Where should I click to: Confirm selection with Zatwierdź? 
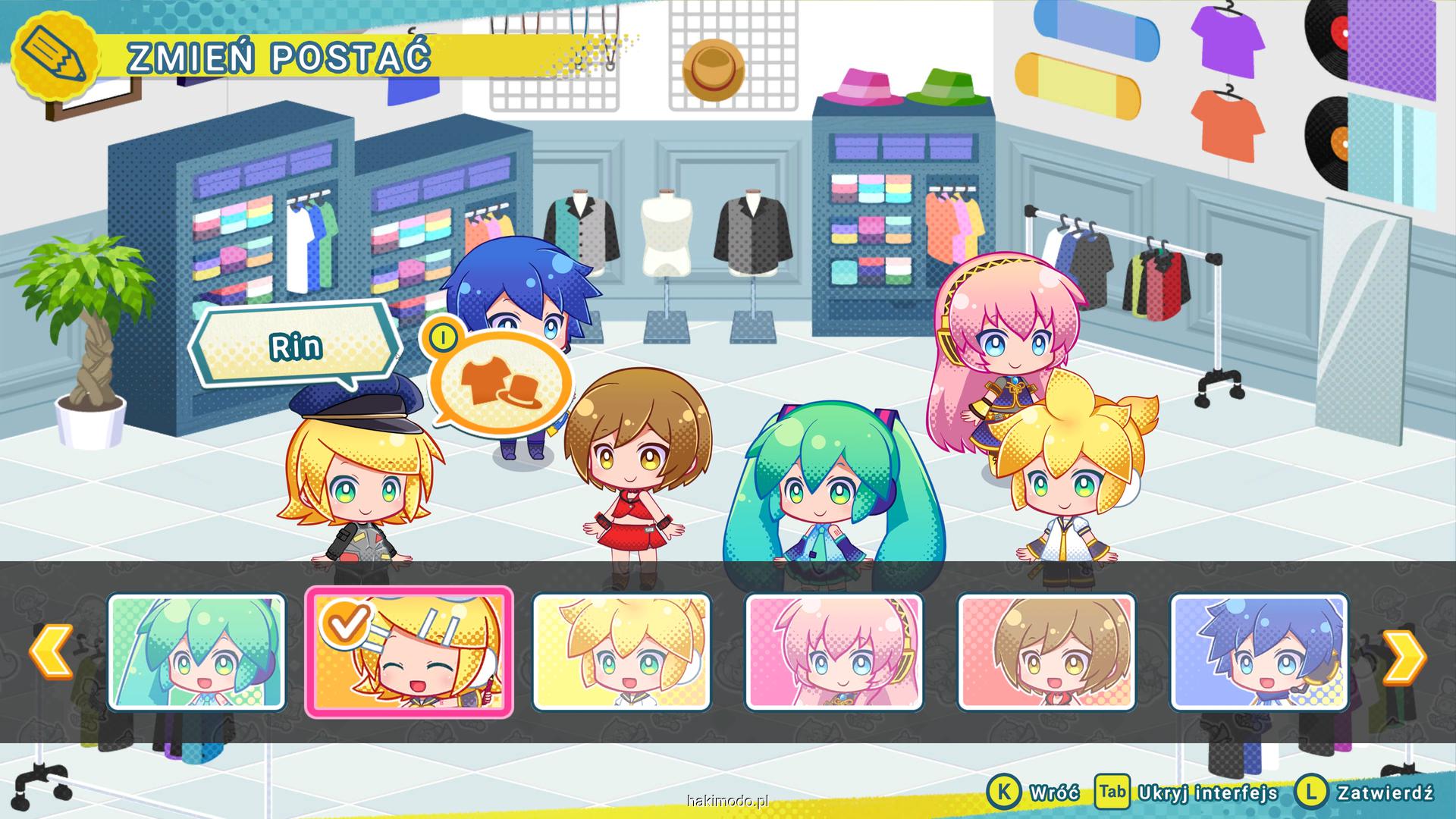coord(1365,793)
